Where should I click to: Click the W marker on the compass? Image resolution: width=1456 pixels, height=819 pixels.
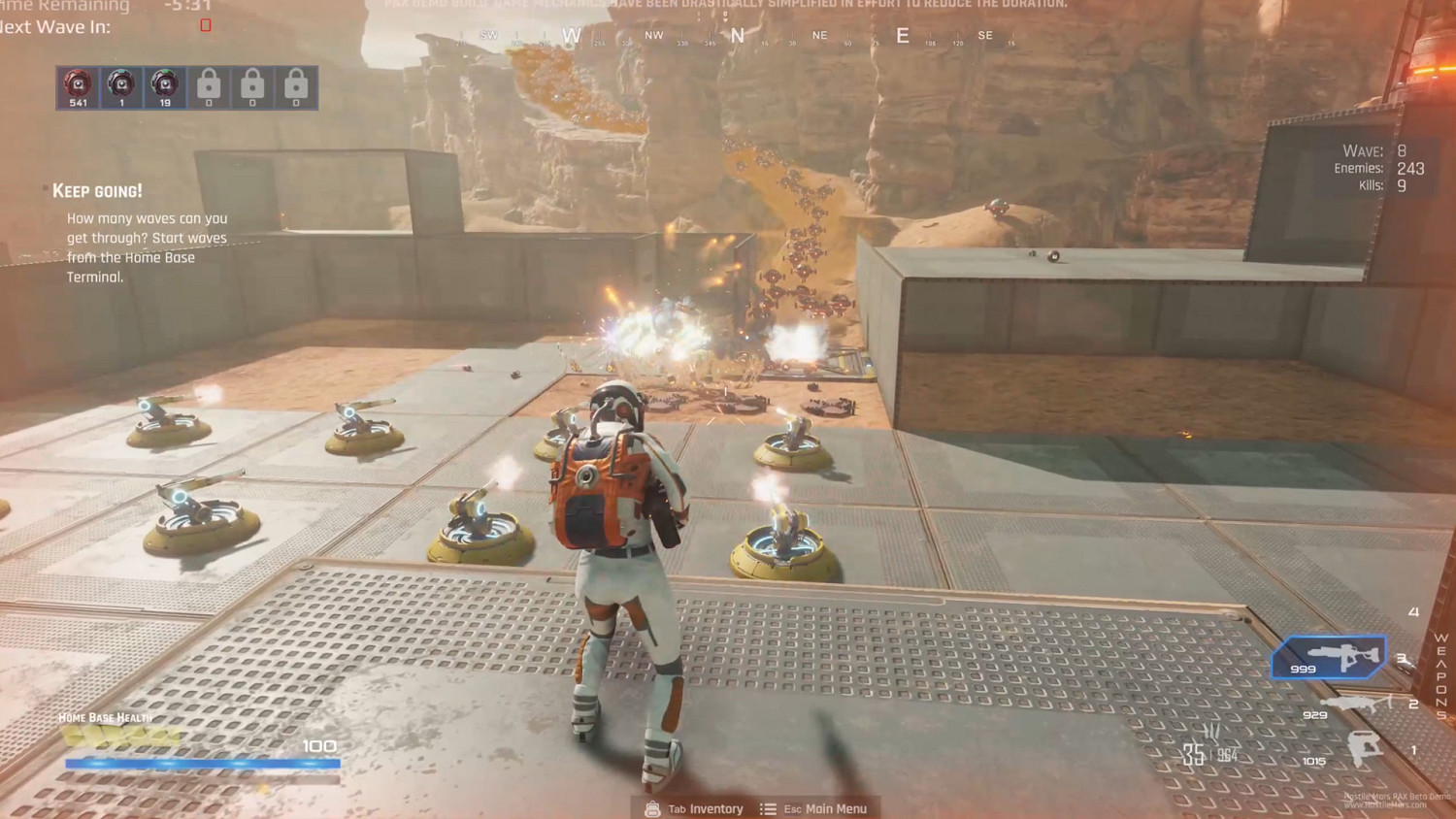[x=571, y=36]
